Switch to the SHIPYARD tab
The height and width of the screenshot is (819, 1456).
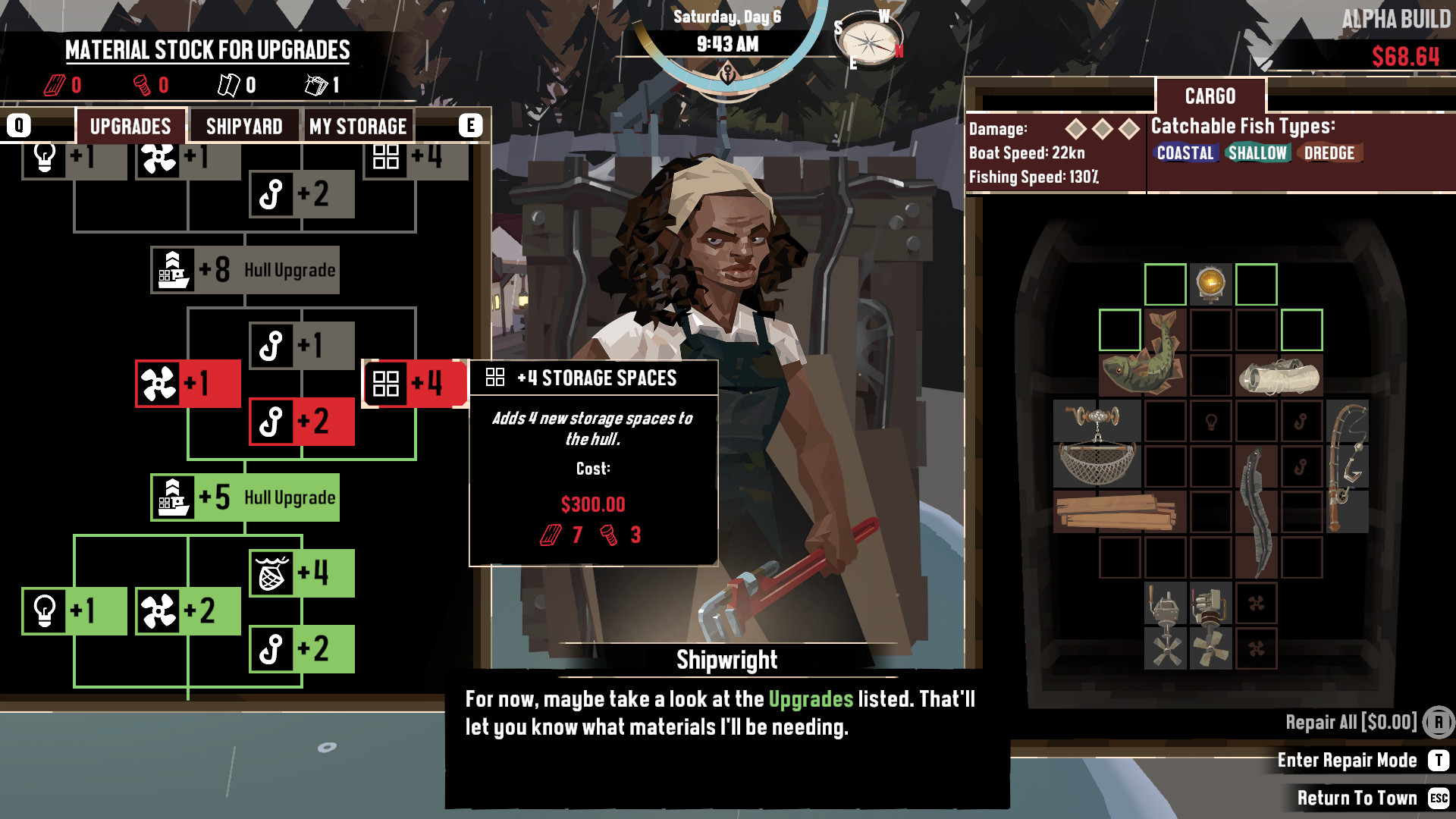244,126
